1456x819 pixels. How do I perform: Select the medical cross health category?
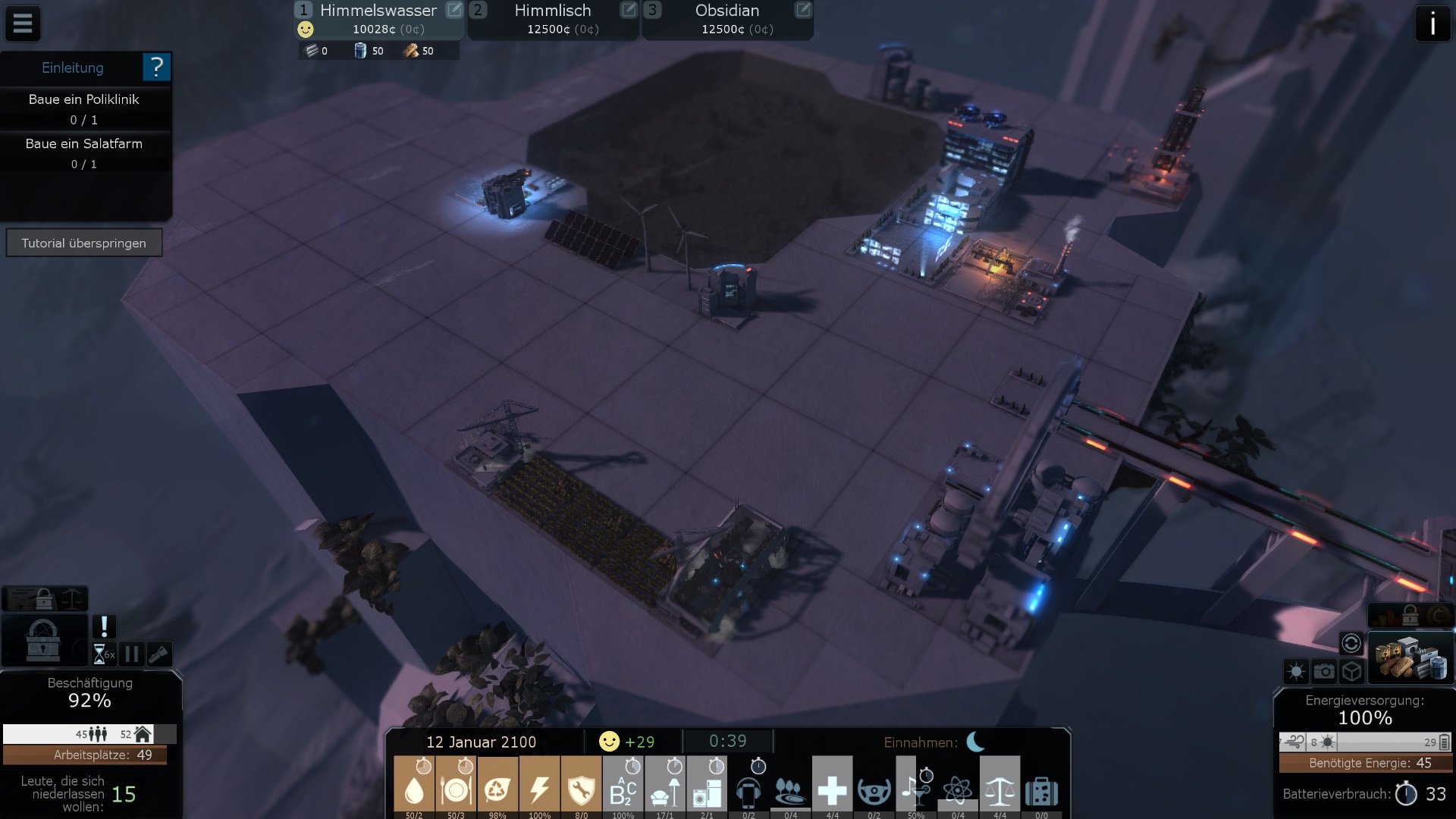832,789
